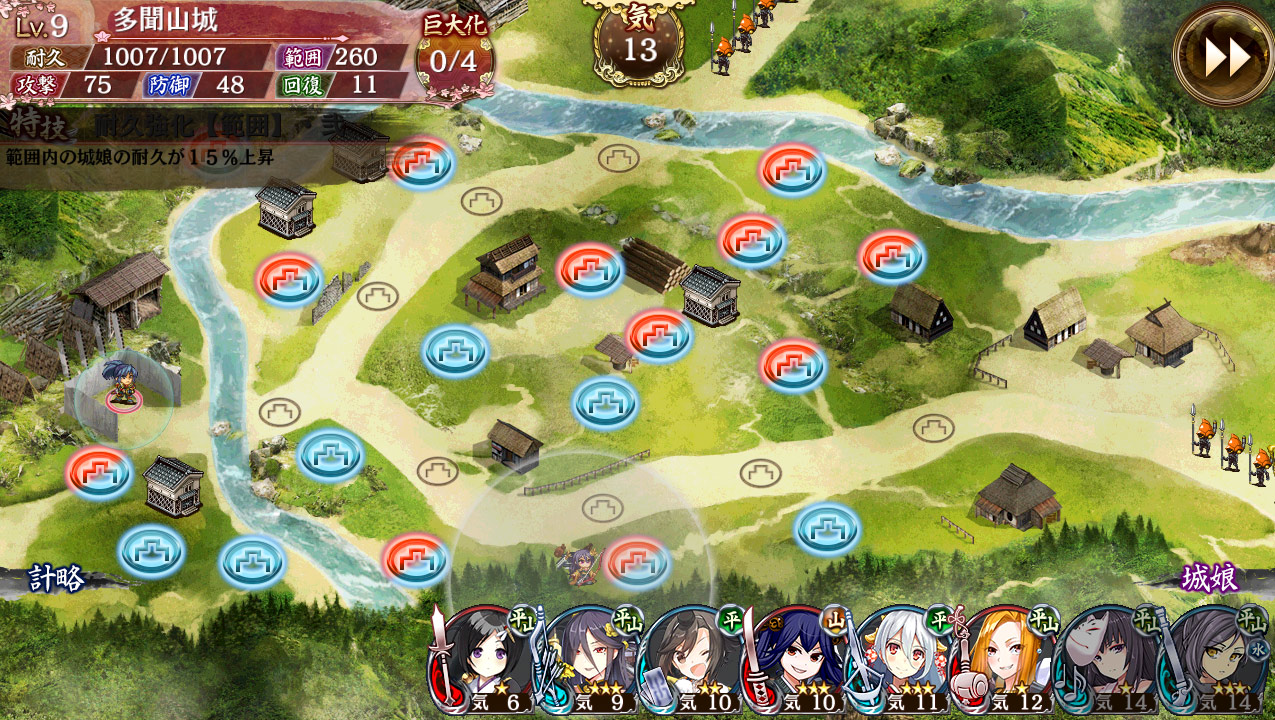Select the cost 6 sword castle girl
1275x720 pixels.
tap(485, 660)
